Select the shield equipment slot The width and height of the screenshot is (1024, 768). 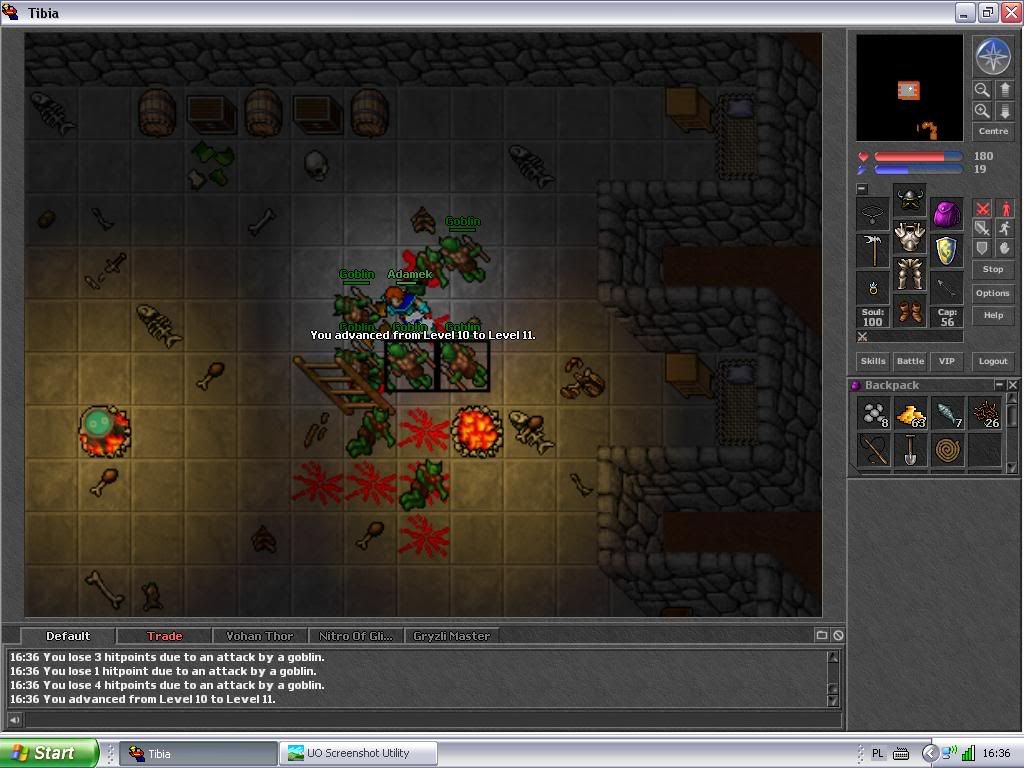[x=947, y=250]
